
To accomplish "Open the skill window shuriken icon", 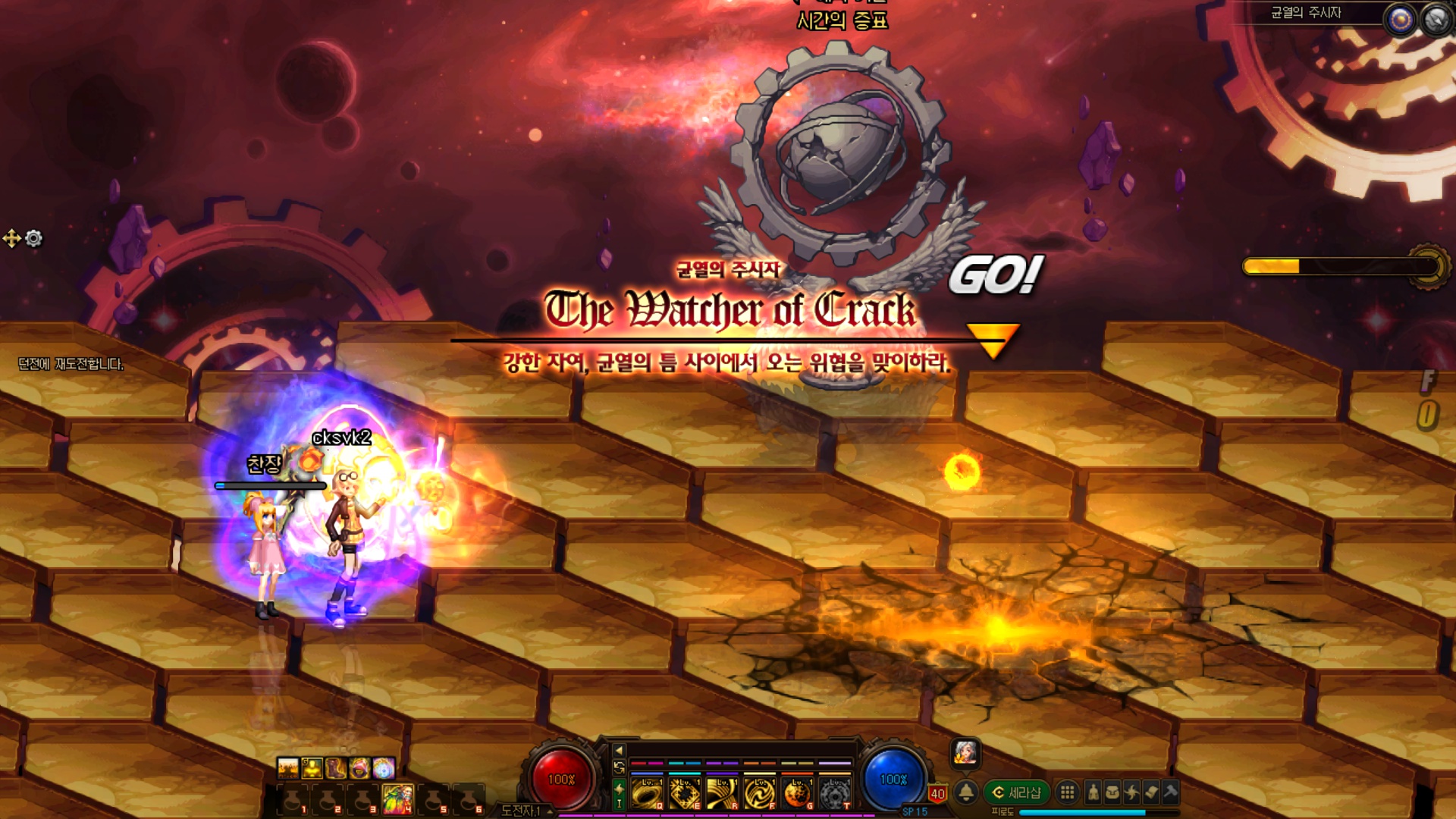I will 1131,792.
